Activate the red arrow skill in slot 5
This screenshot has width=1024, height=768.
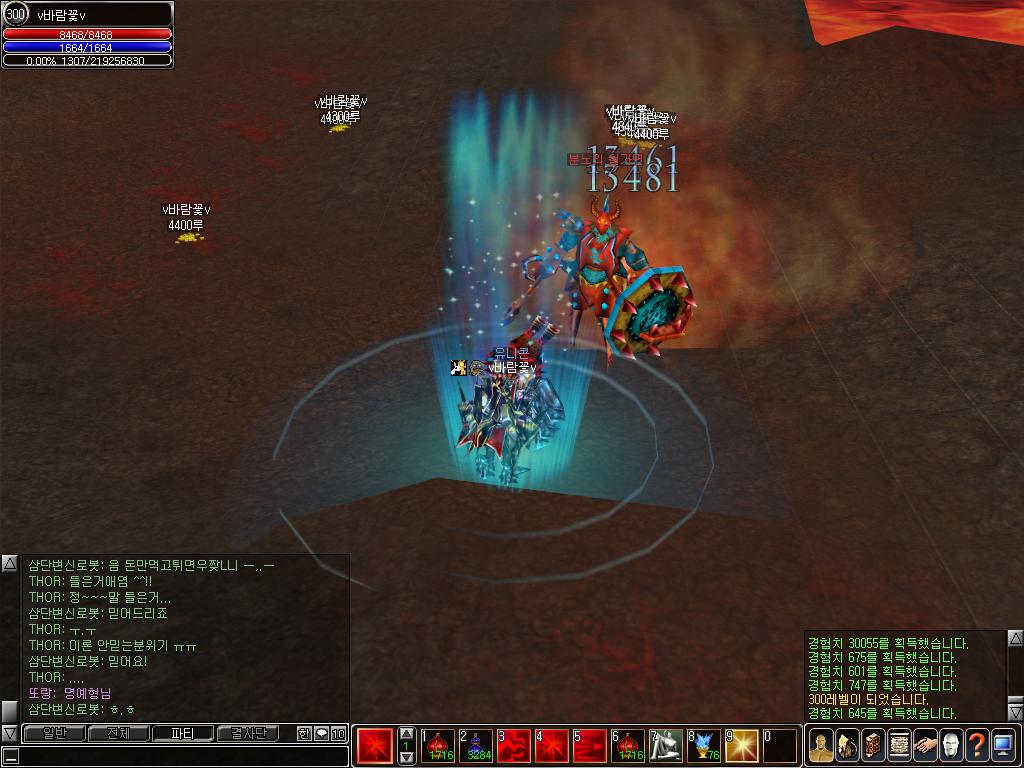tap(590, 745)
